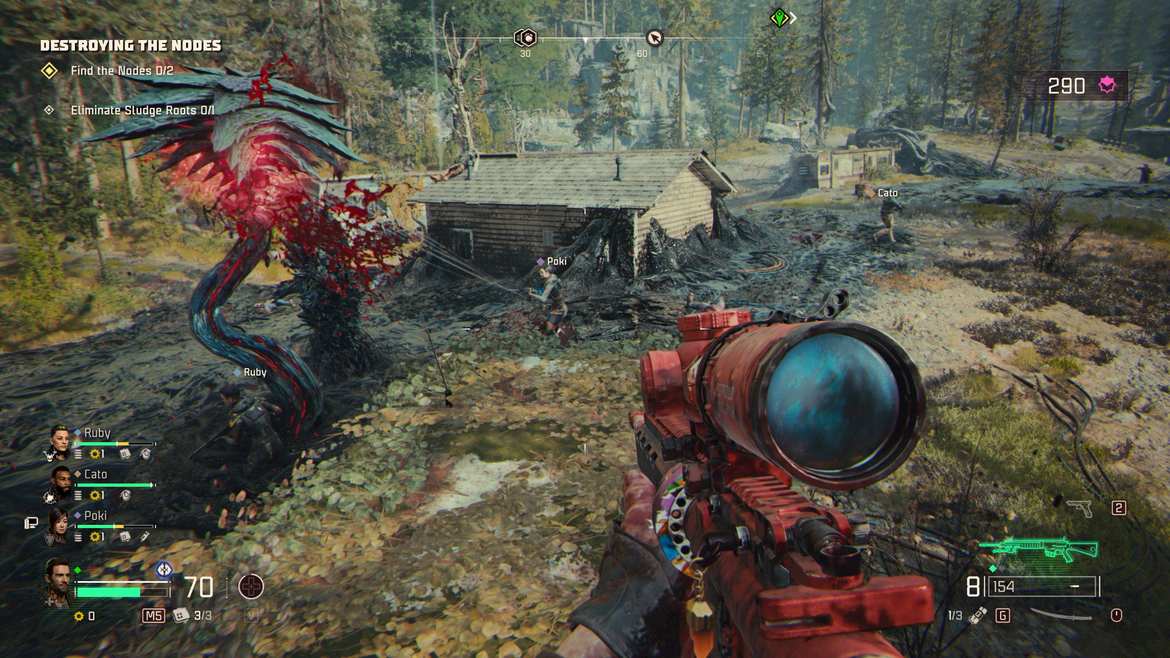Click the round cursor marker on compass
Viewport: 1170px width, 658px height.
654,38
